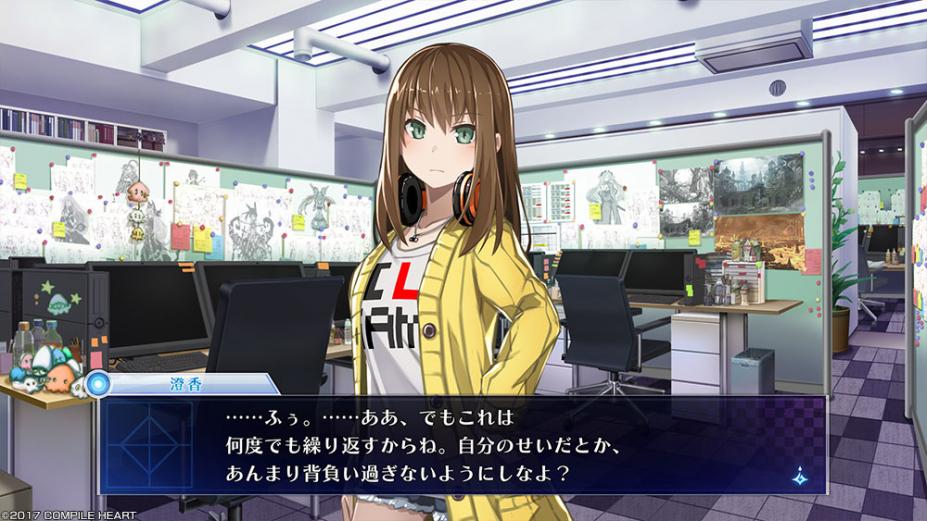The height and width of the screenshot is (521, 927).
Task: Click the dialogue text box to advance
Action: [460, 443]
